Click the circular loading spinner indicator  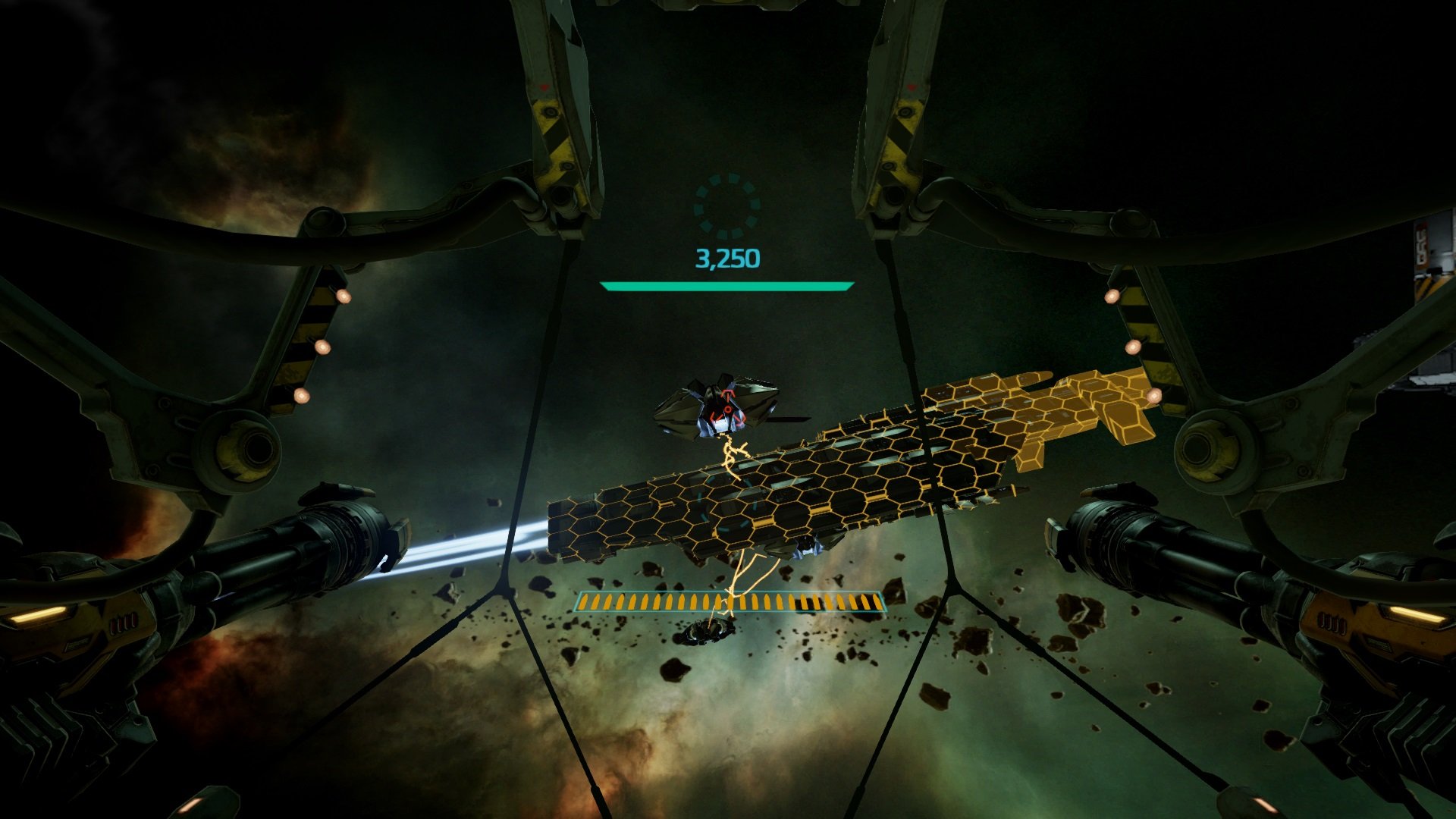pyautogui.click(x=727, y=206)
